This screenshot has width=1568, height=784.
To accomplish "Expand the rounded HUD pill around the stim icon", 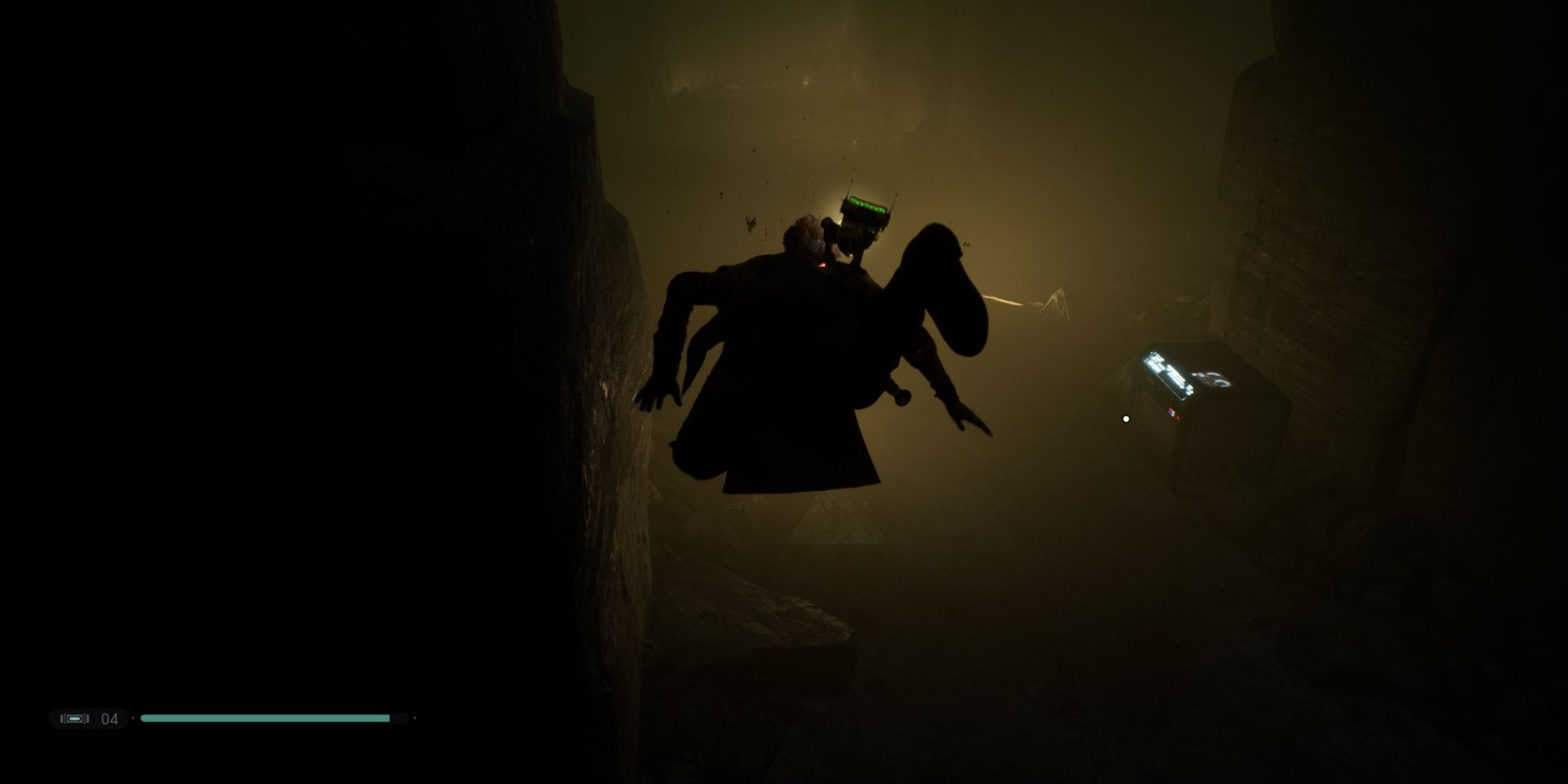I will tap(88, 717).
